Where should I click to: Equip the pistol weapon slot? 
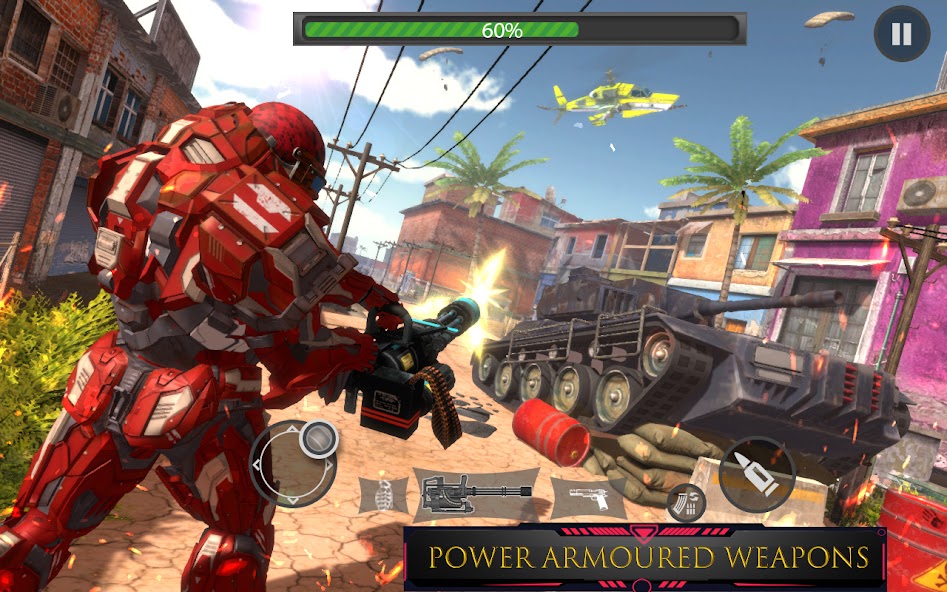click(x=594, y=494)
